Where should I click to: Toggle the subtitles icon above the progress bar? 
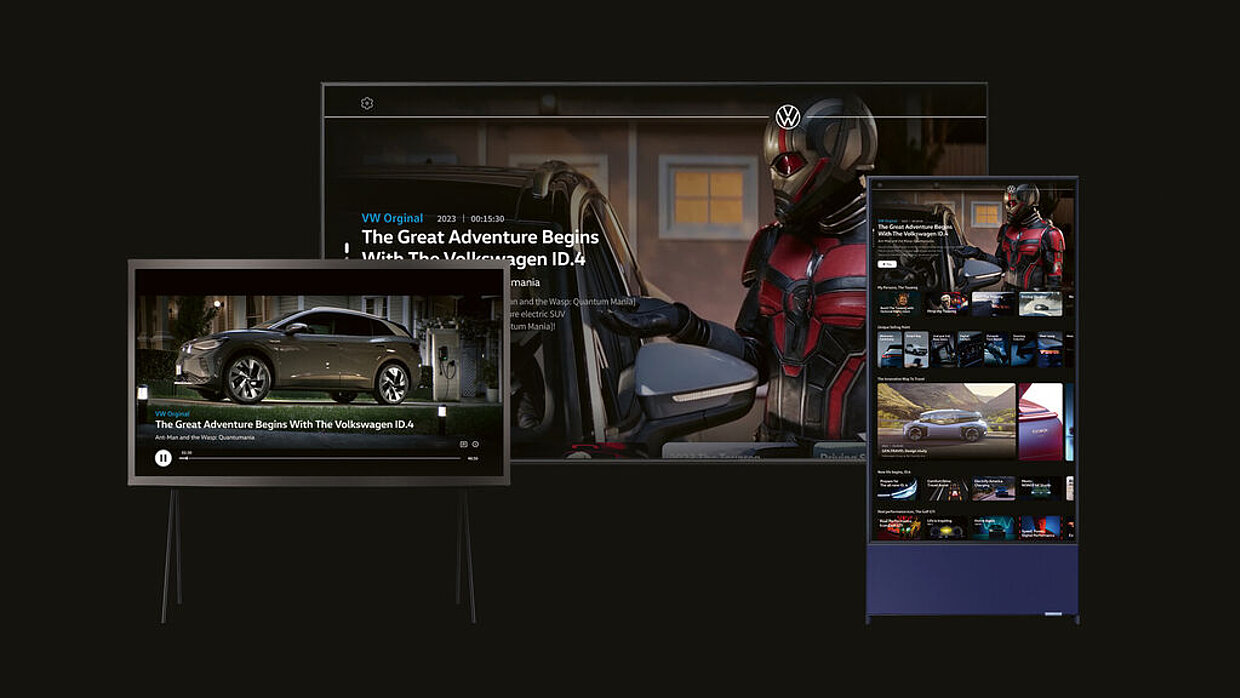(464, 444)
